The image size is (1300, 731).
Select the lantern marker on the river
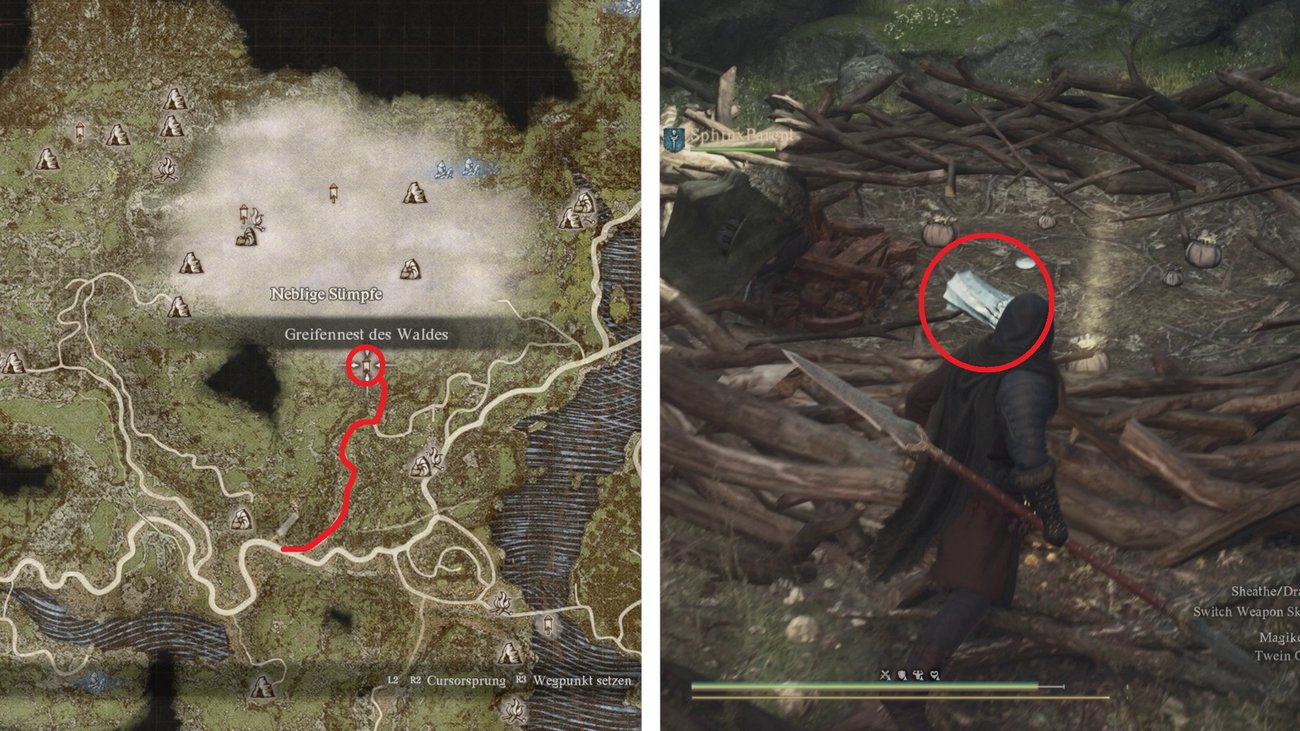coord(548,625)
